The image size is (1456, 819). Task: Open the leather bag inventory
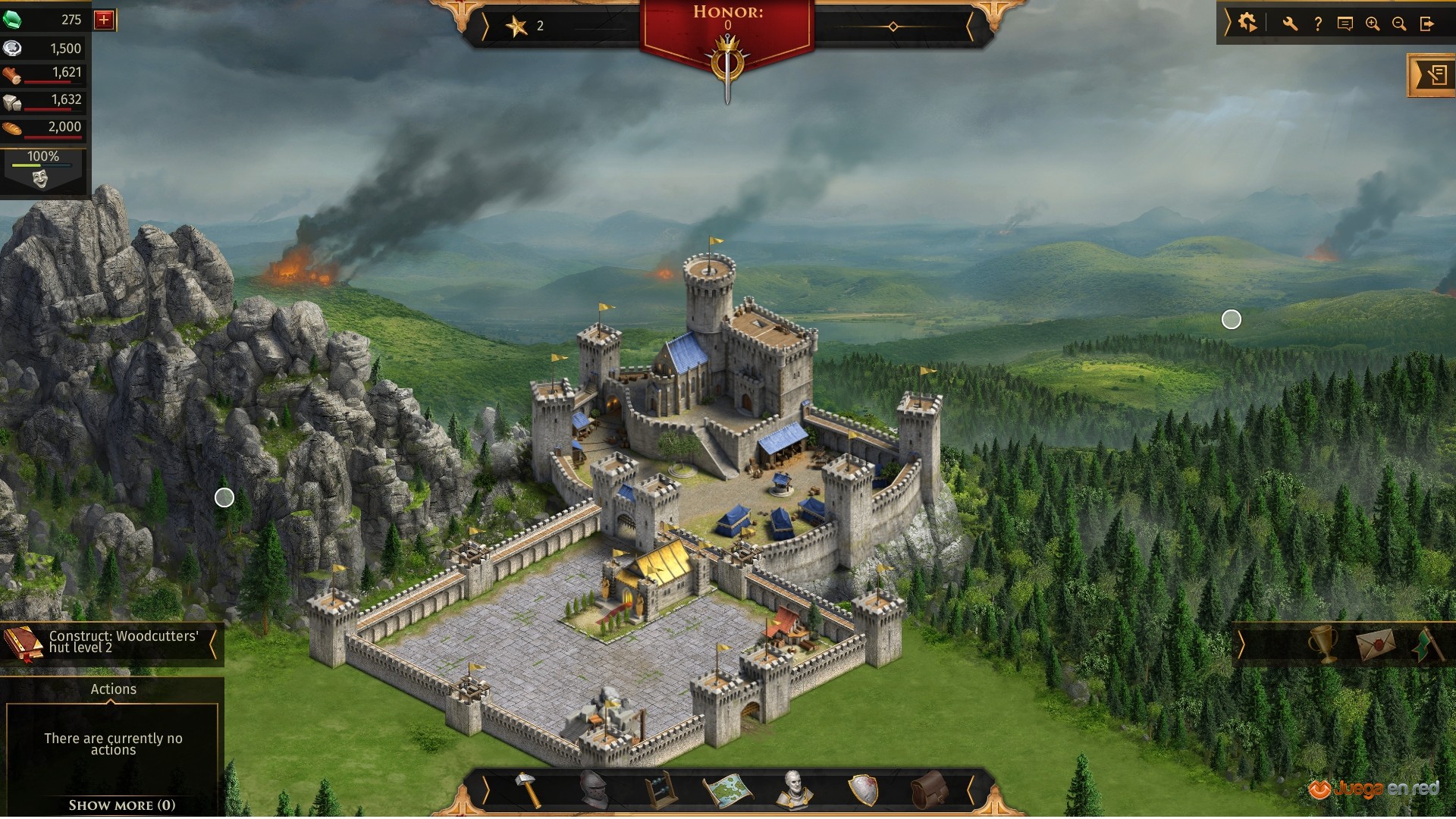tap(928, 790)
